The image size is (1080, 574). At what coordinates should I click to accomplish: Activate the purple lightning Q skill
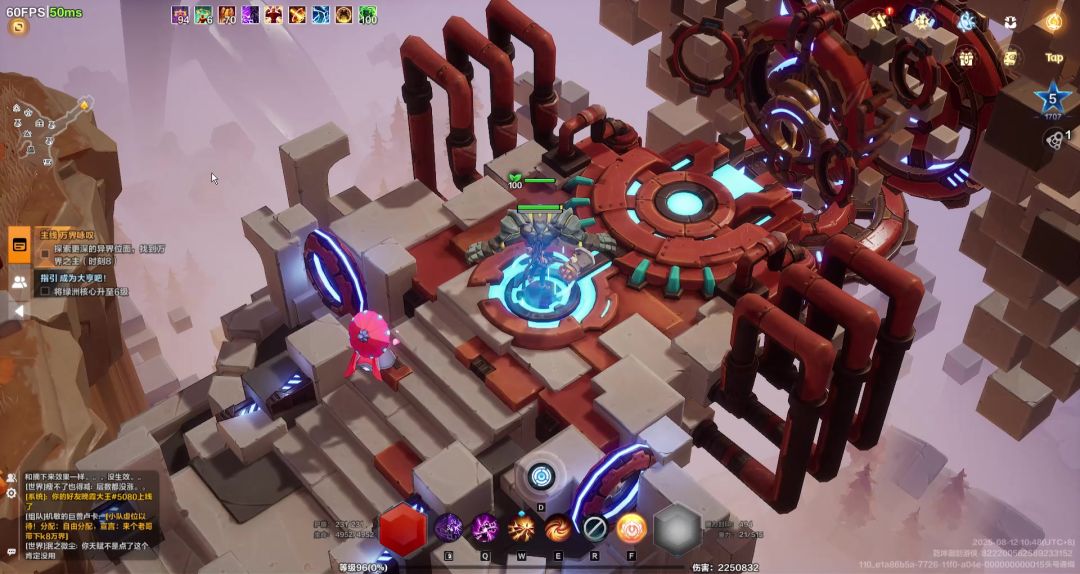pyautogui.click(x=485, y=527)
